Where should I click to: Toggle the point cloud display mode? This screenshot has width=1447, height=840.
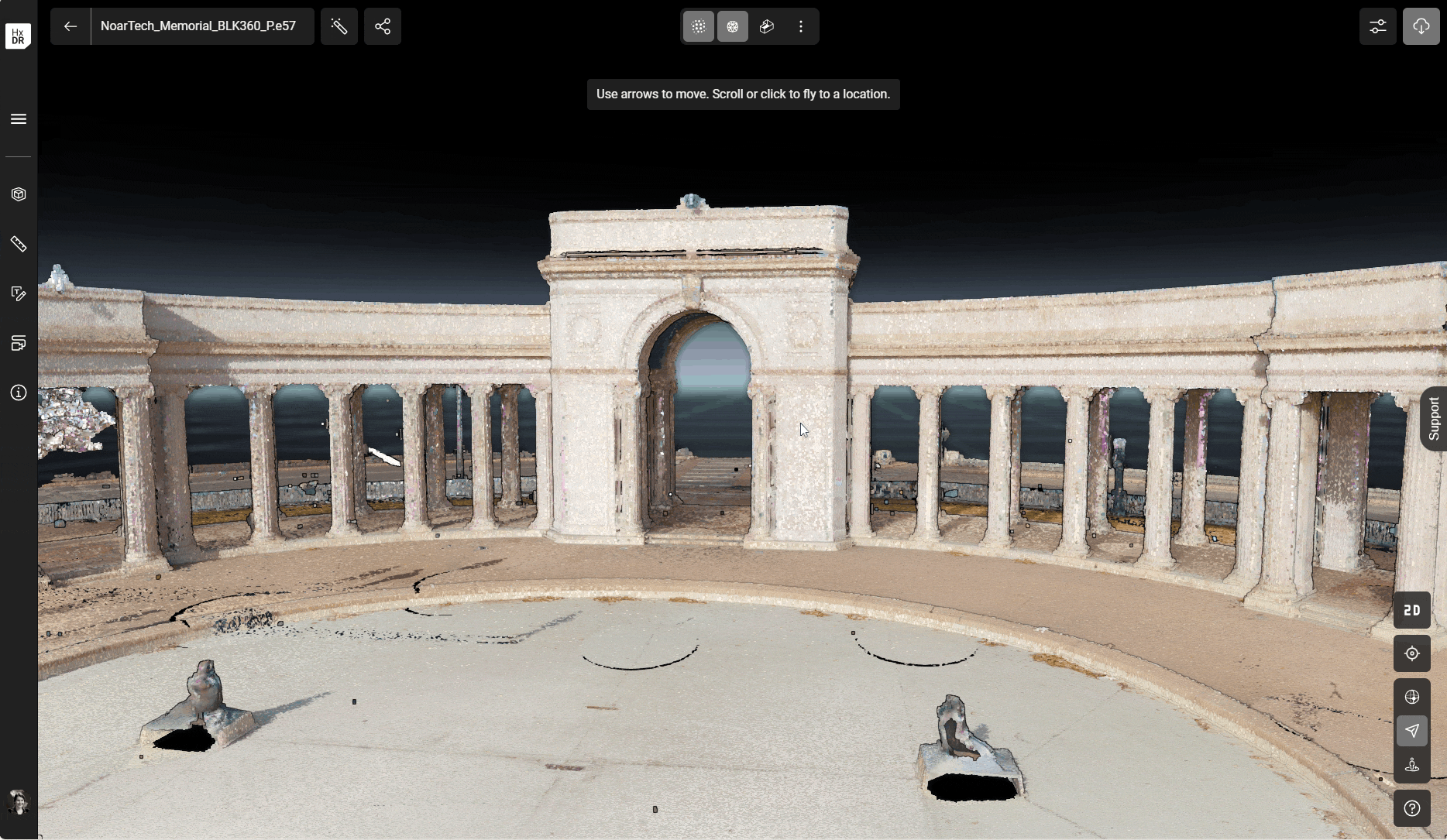(698, 26)
